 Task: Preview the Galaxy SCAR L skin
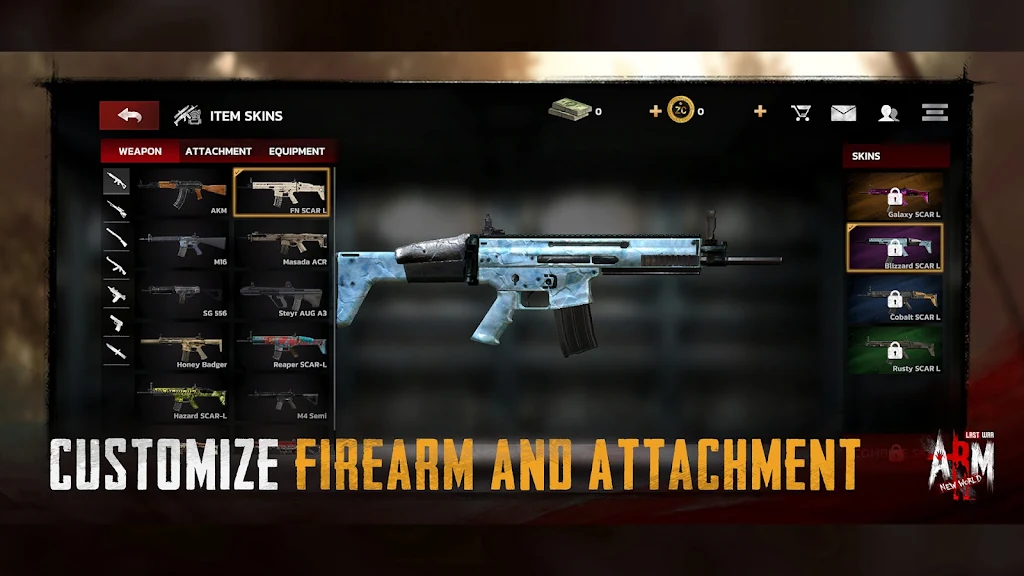(x=895, y=196)
